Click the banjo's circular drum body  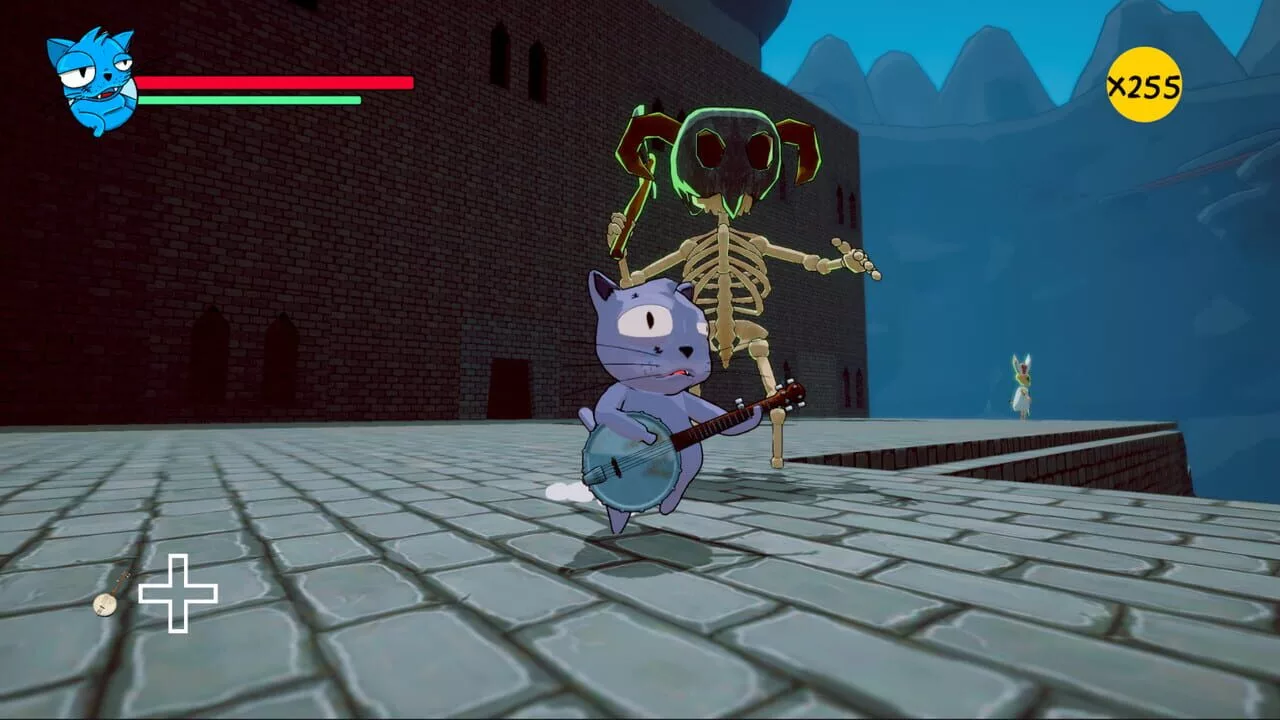(630, 465)
